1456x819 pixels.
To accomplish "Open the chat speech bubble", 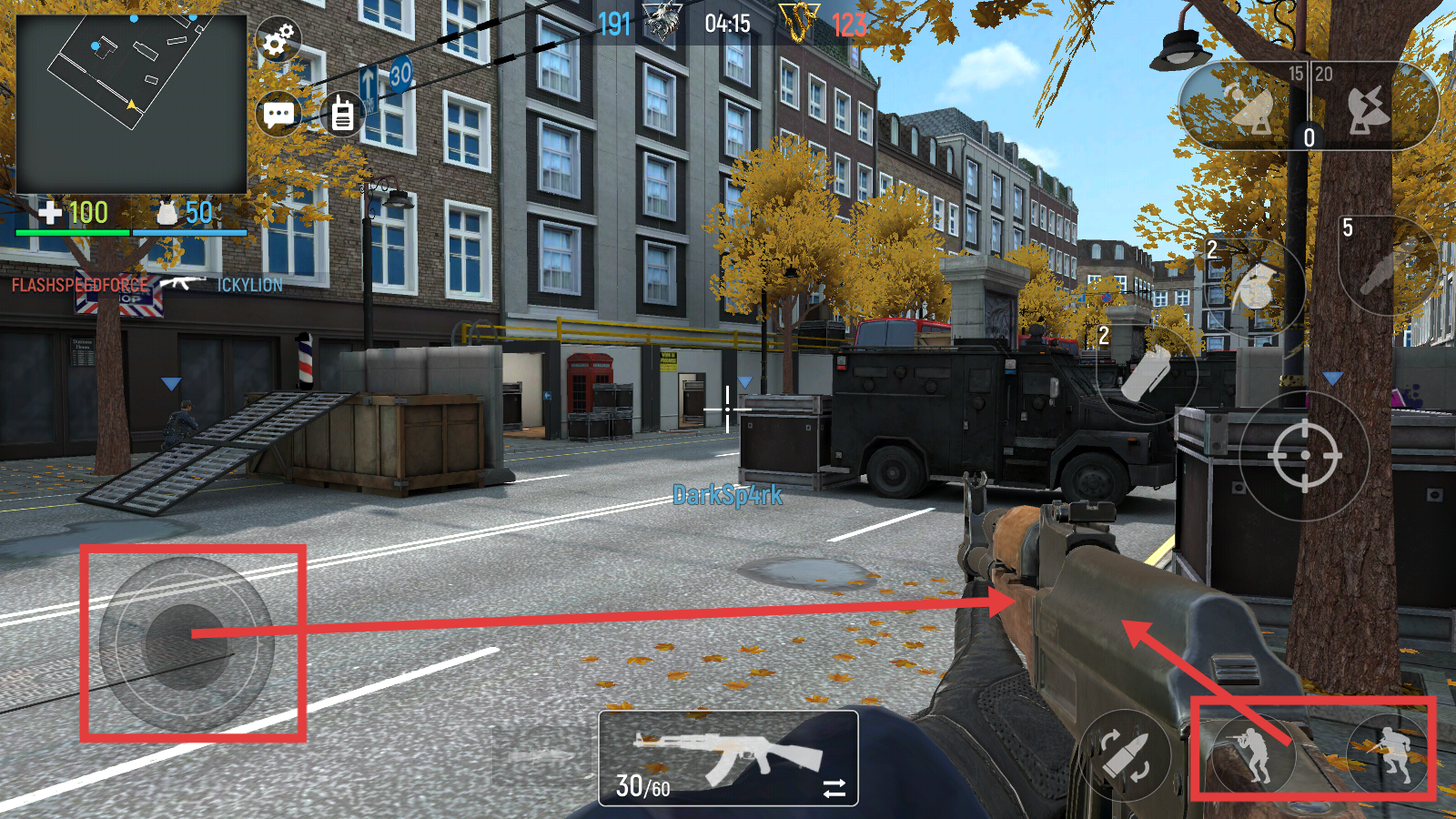I will coord(278,114).
